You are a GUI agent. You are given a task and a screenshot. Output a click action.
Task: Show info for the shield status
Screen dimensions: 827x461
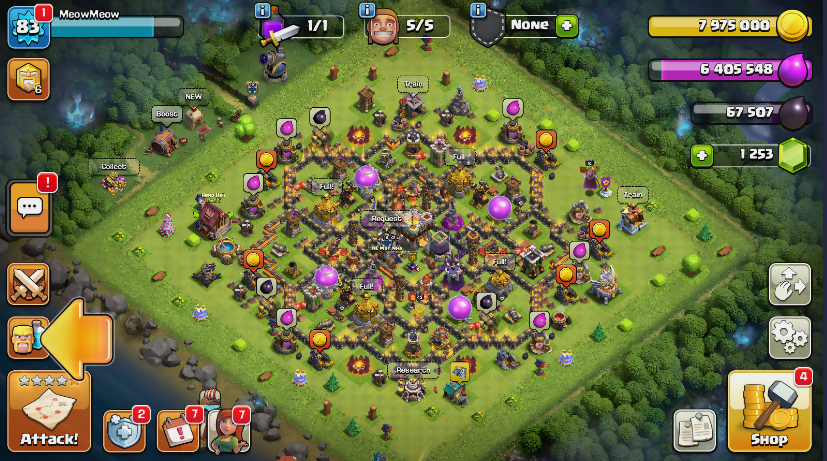click(x=477, y=10)
